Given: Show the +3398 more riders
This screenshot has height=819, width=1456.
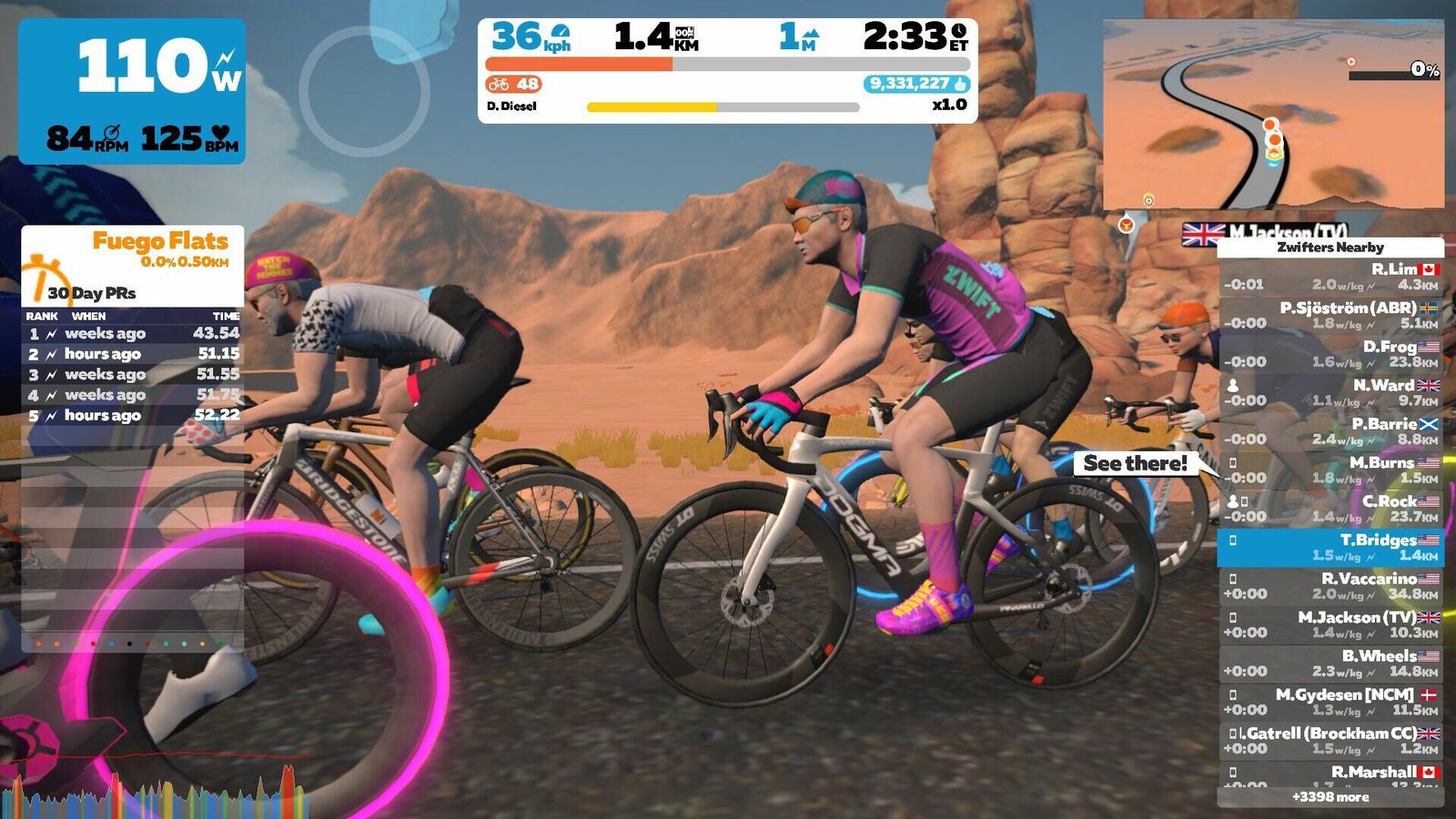Looking at the screenshot, I should pos(1330,797).
